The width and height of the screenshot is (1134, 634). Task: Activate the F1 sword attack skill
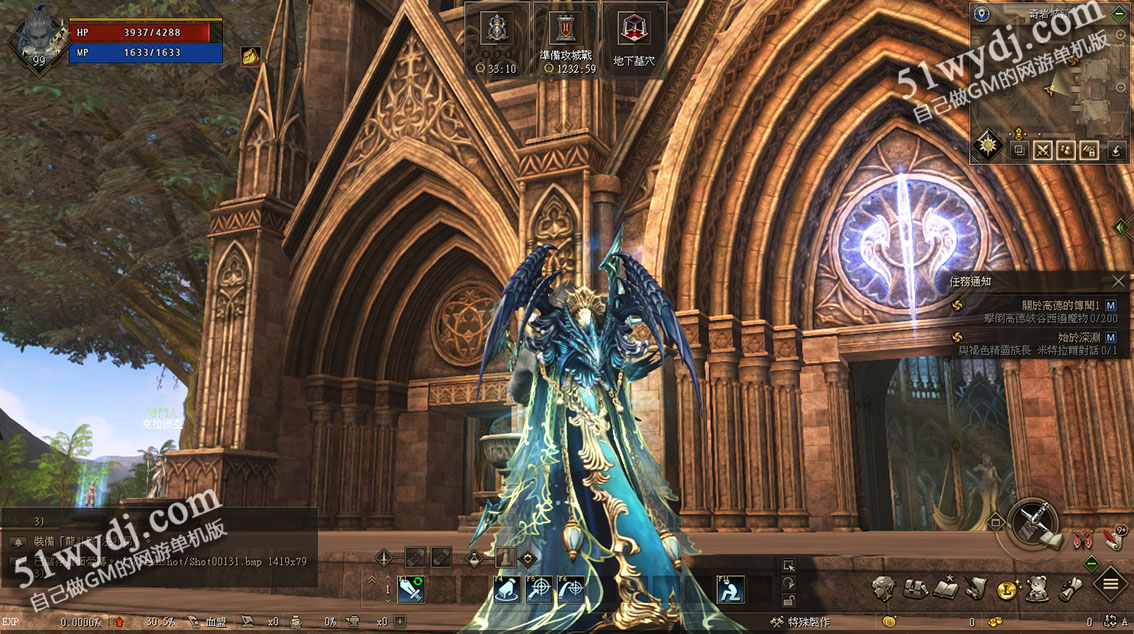pos(411,590)
